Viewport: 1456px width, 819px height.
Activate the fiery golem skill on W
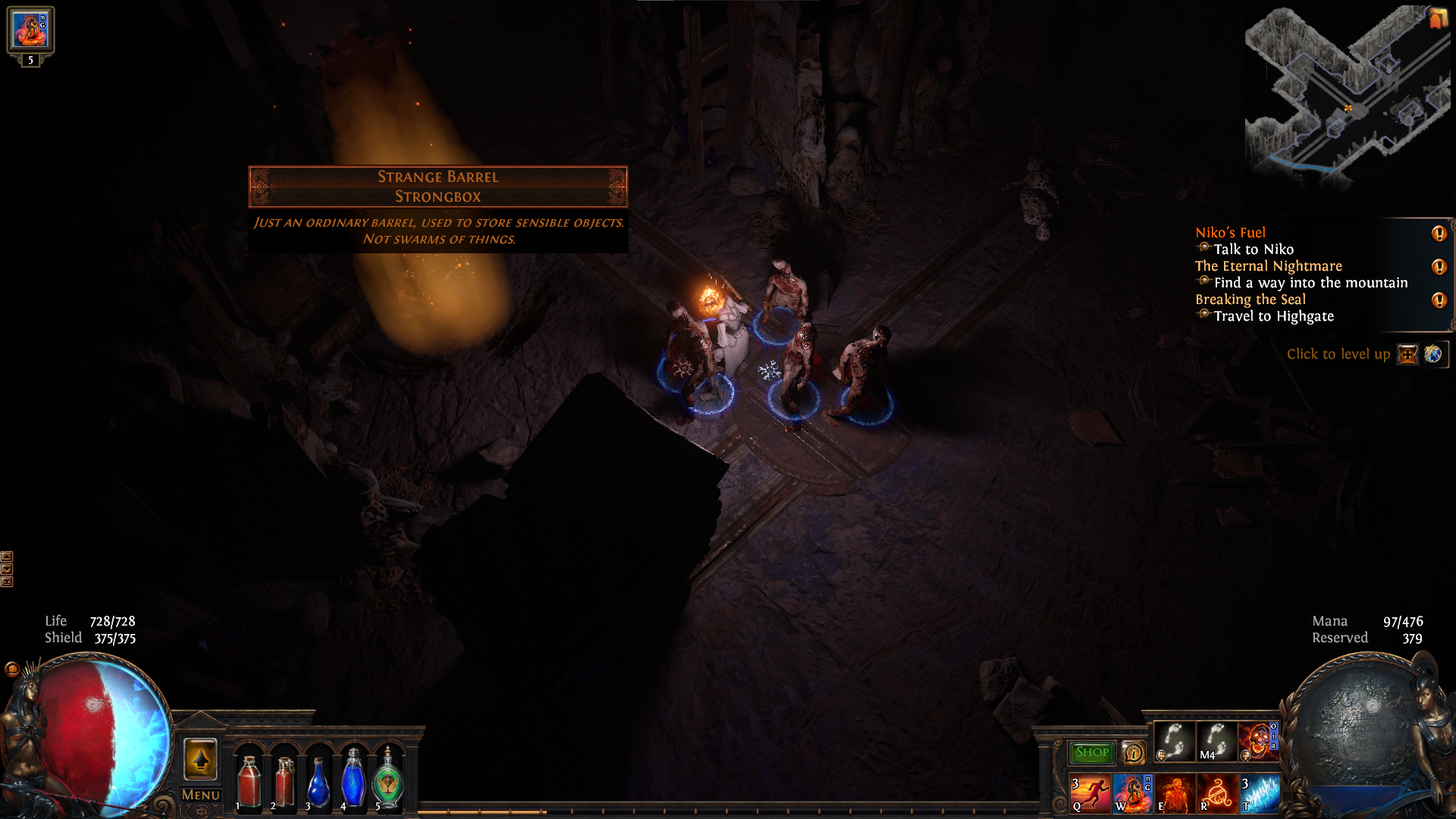(x=1133, y=793)
